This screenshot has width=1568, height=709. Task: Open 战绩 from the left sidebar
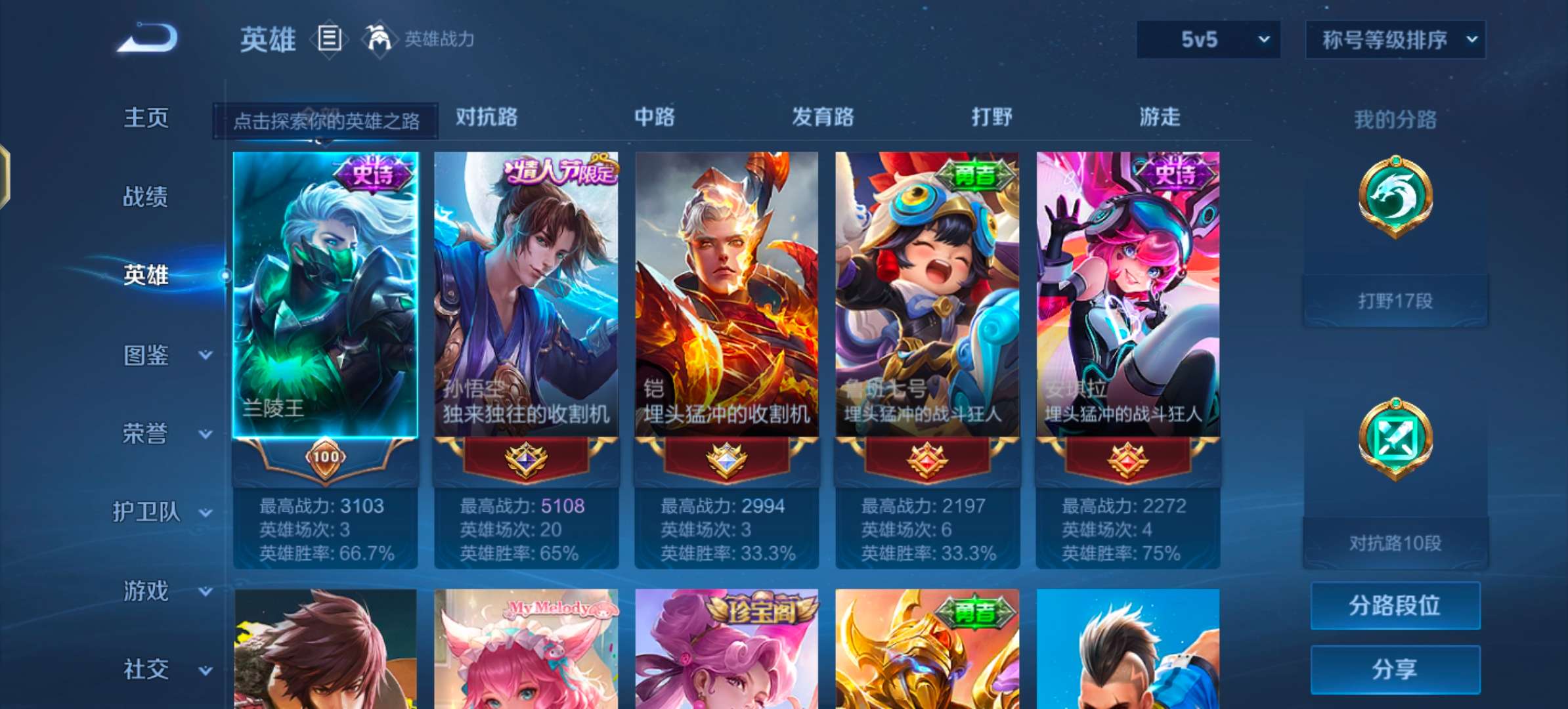[146, 197]
